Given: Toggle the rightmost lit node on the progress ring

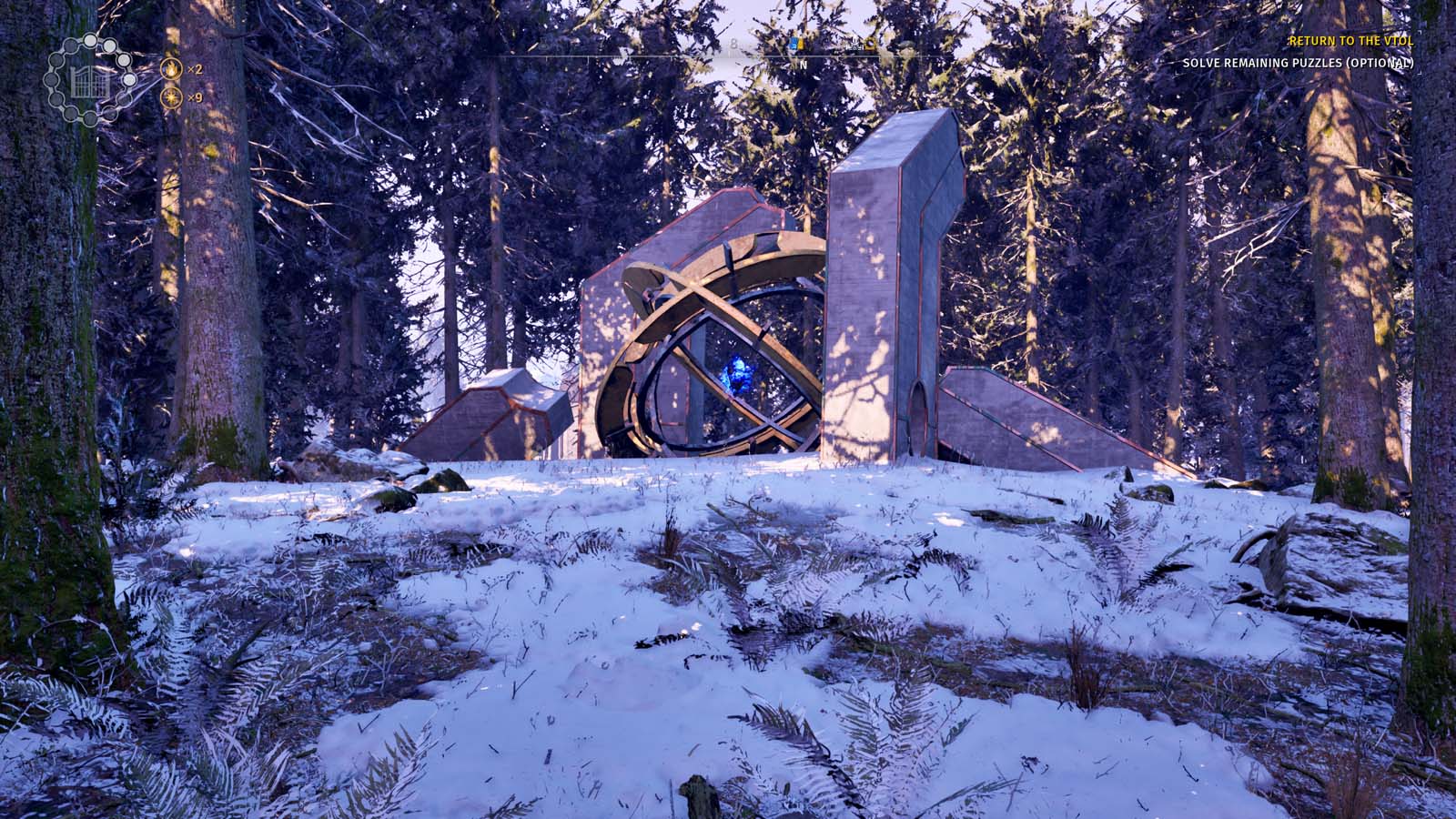Looking at the screenshot, I should pyautogui.click(x=127, y=79).
